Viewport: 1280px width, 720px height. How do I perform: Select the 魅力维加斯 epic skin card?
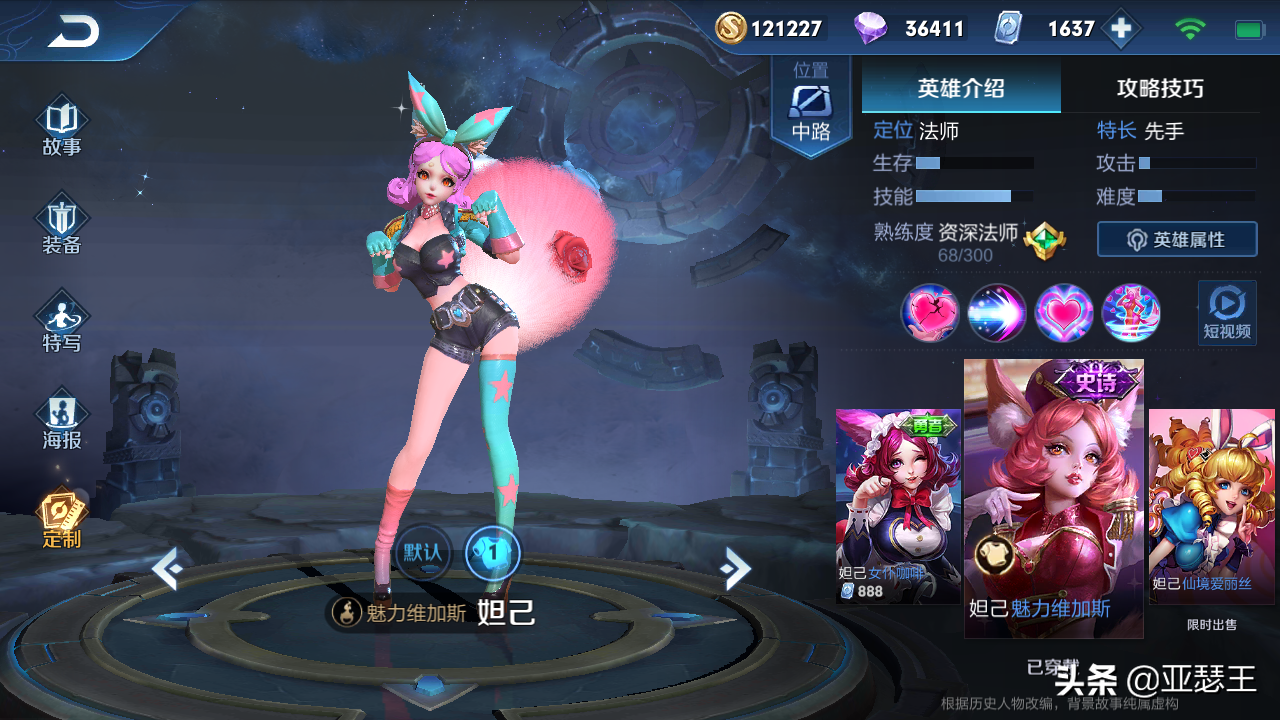[1053, 498]
